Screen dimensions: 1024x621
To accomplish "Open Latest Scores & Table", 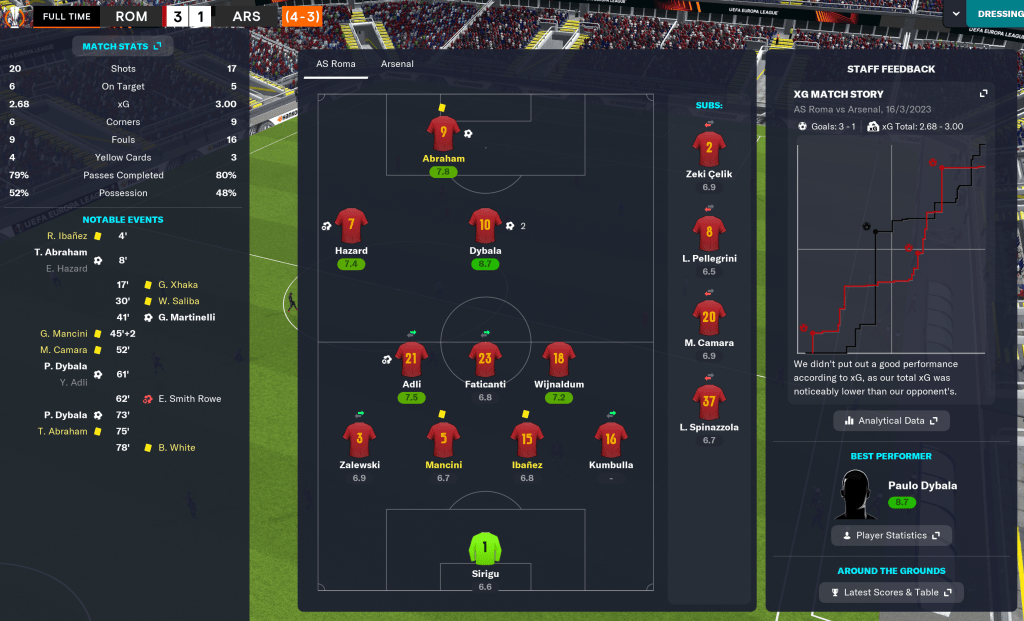I will pos(891,593).
